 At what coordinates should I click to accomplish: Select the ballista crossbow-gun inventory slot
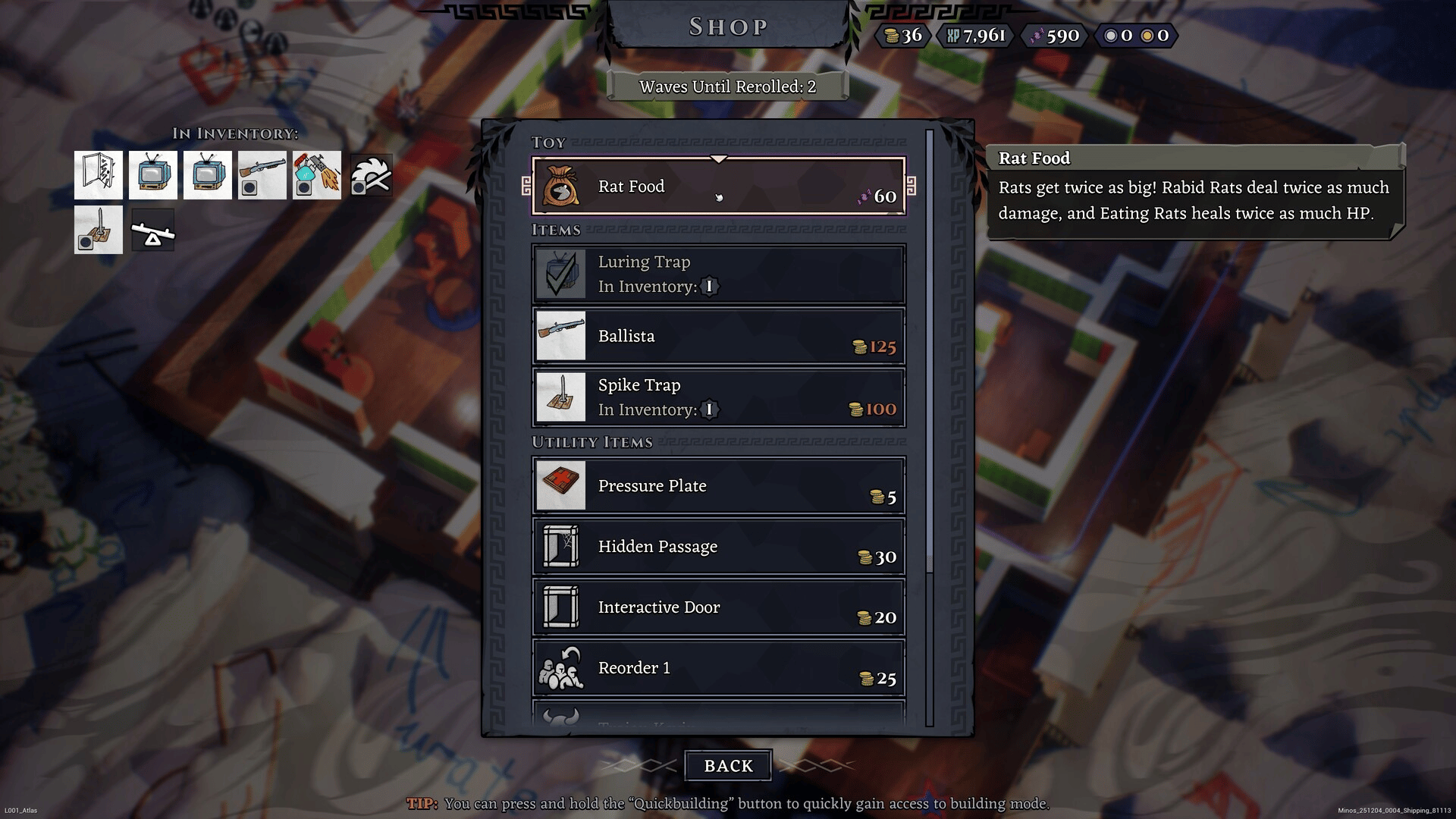pyautogui.click(x=262, y=175)
